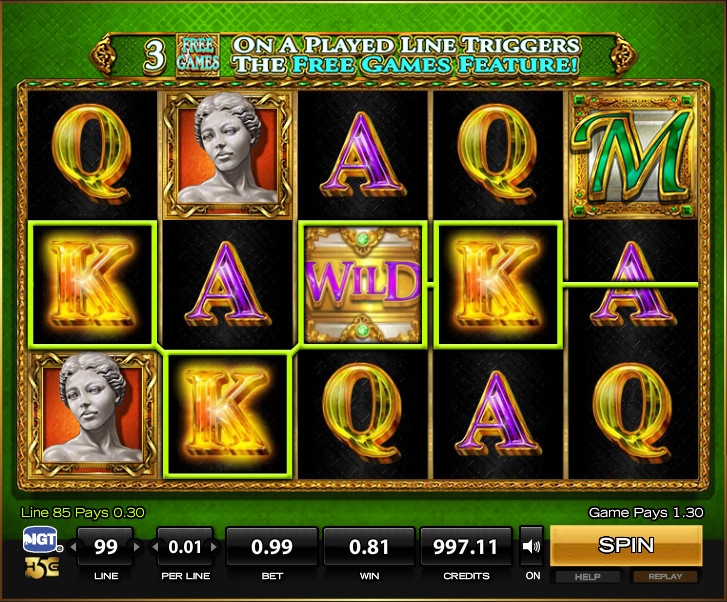Lower the per line bet amount

[x=152, y=547]
